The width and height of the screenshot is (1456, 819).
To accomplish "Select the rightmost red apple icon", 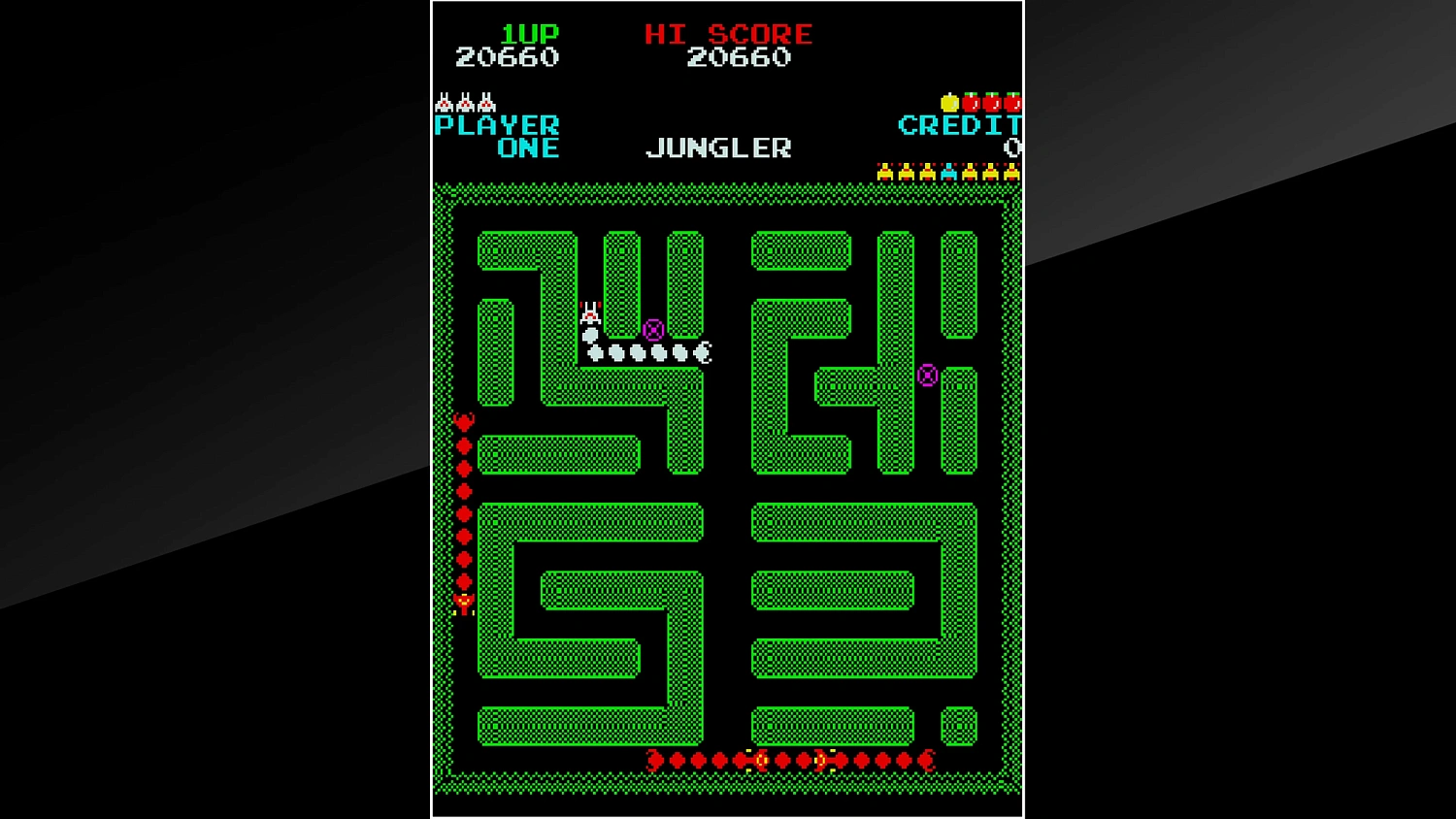I will pos(1013,104).
